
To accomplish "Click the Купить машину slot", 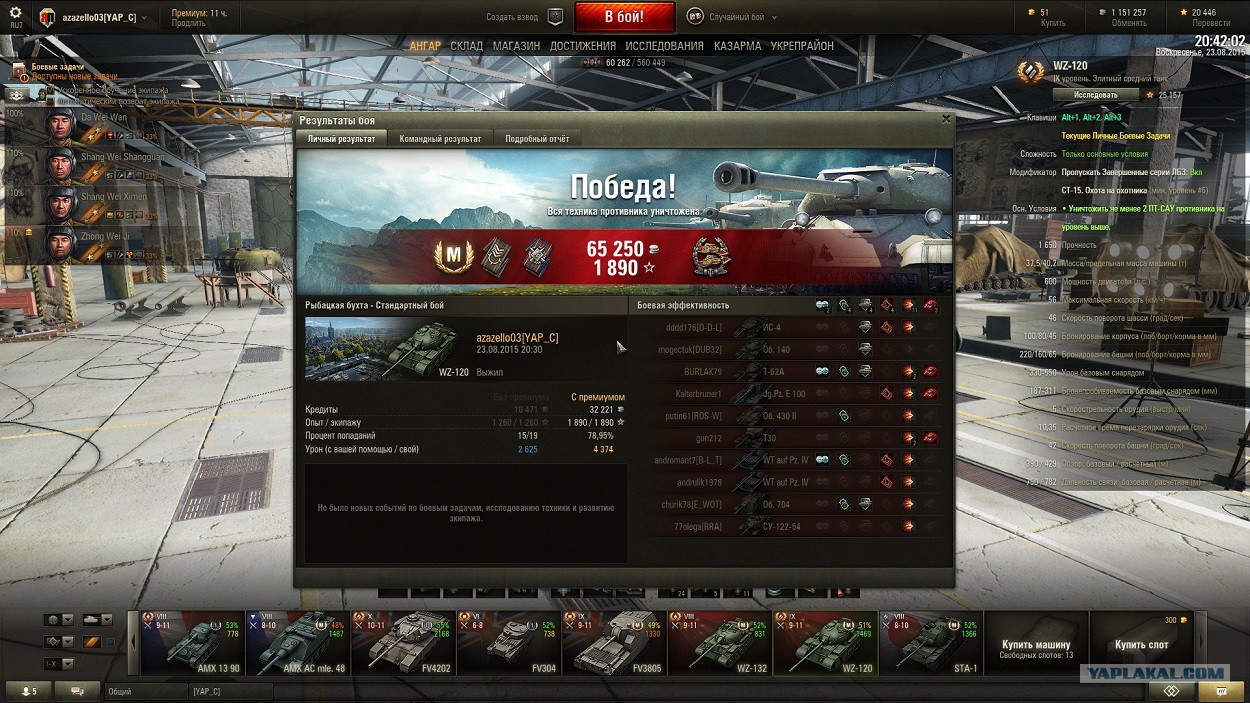I will coord(1036,643).
